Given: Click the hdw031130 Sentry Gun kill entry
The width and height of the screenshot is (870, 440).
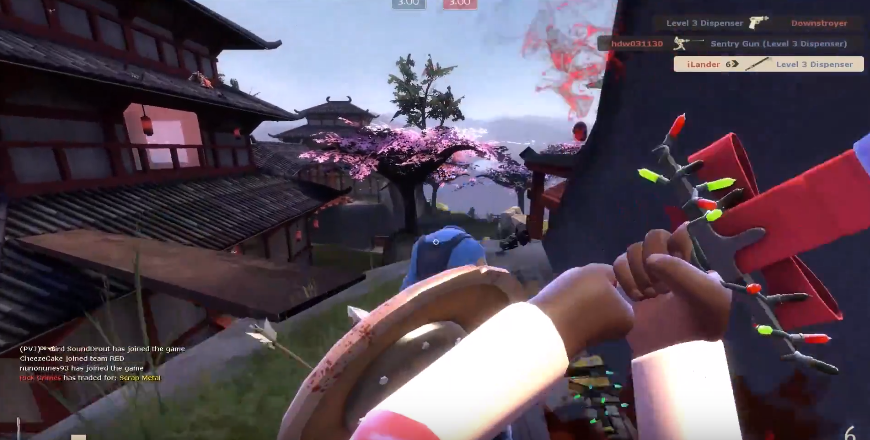Looking at the screenshot, I should (730, 43).
